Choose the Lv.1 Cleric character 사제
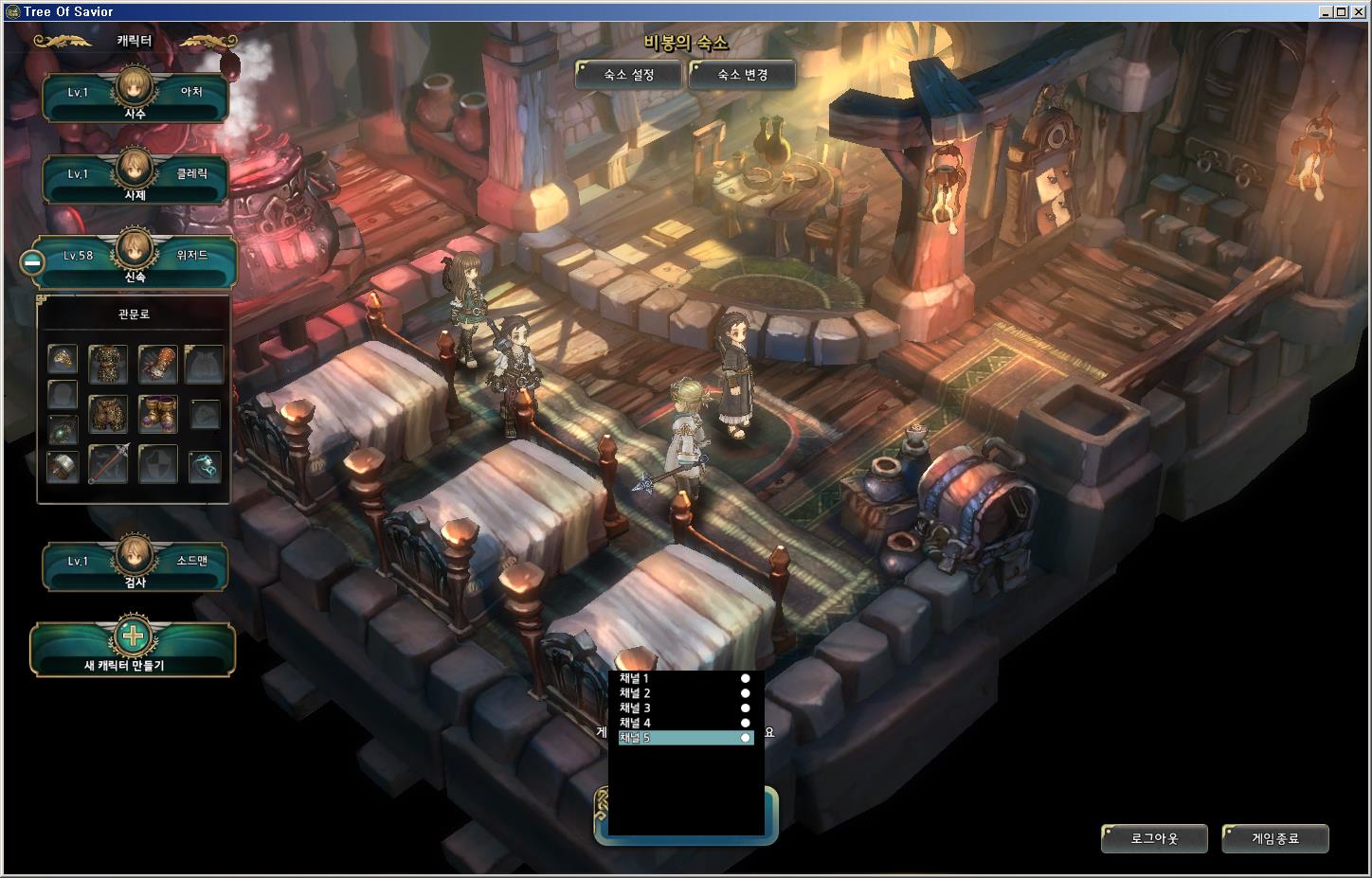Screen dimensions: 1372x878 [x=135, y=178]
